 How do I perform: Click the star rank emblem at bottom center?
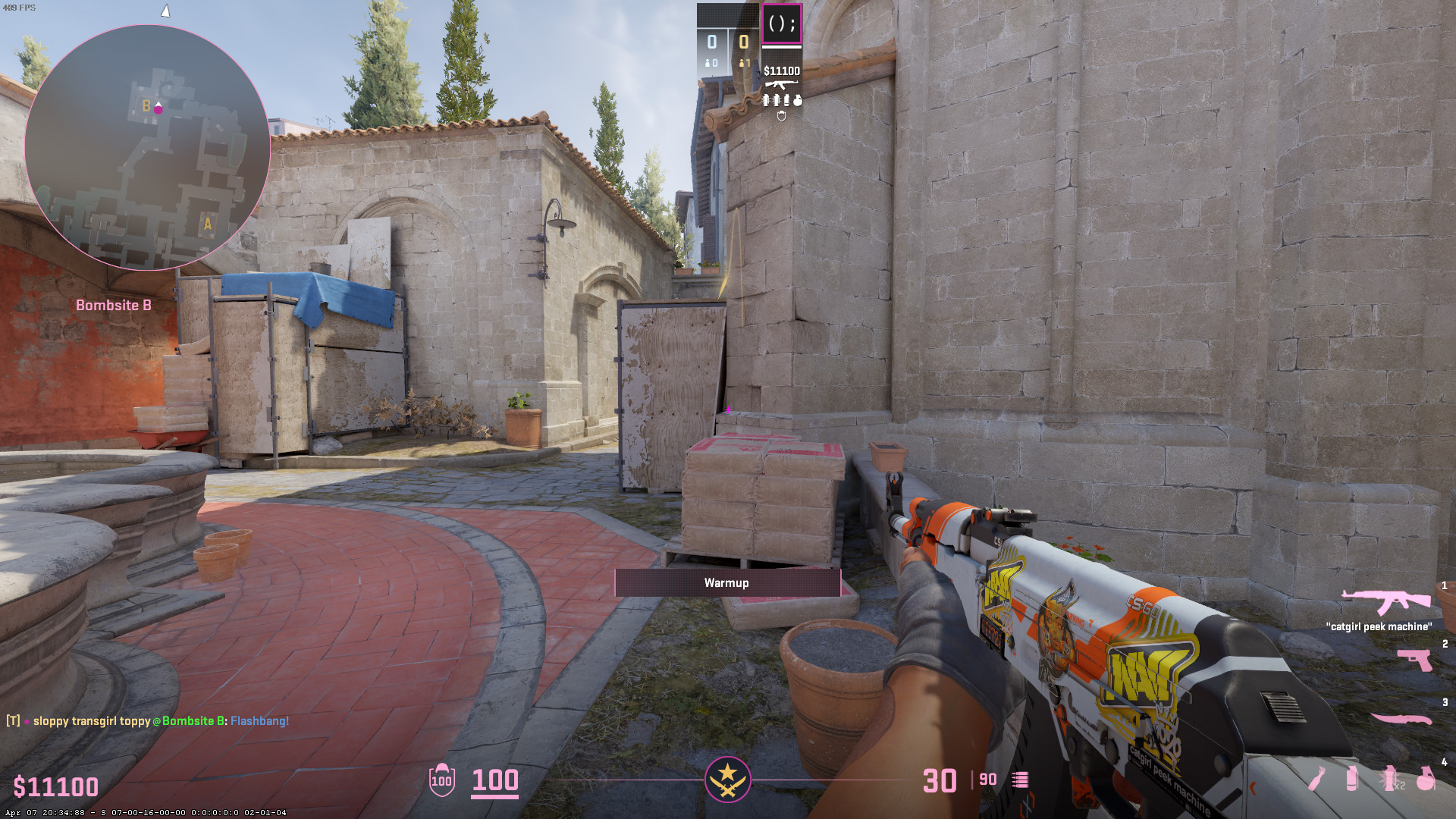point(727,780)
